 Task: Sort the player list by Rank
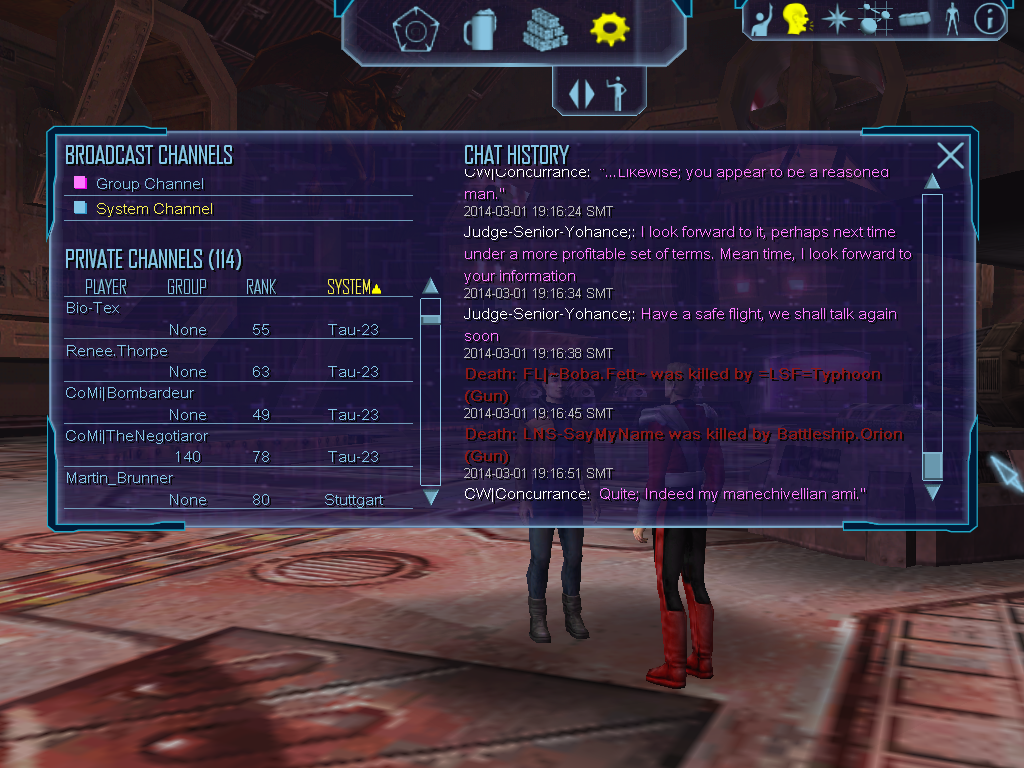tap(261, 287)
